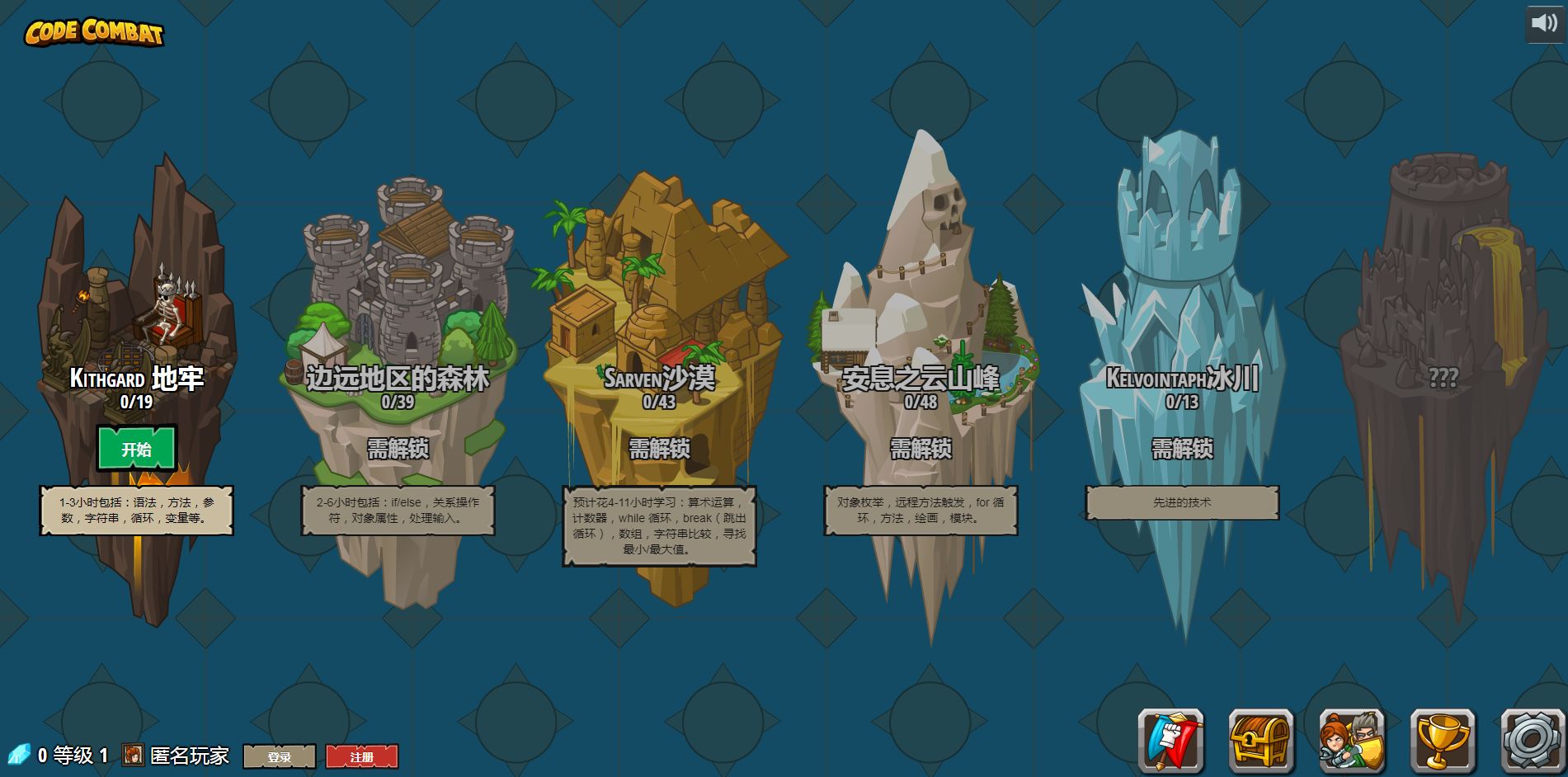Click the CodeCombat logo

[94, 32]
